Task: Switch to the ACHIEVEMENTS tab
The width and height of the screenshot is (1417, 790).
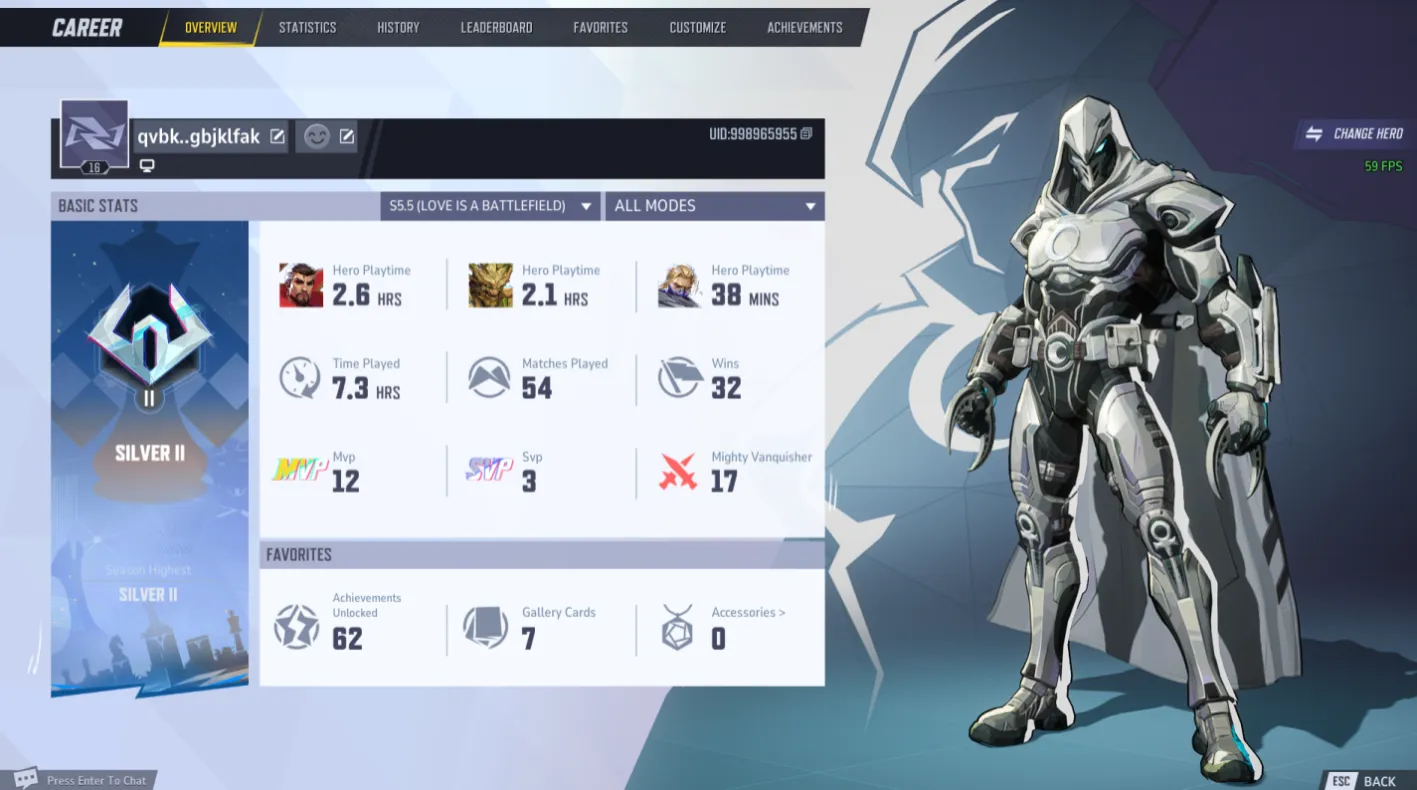Action: point(804,27)
